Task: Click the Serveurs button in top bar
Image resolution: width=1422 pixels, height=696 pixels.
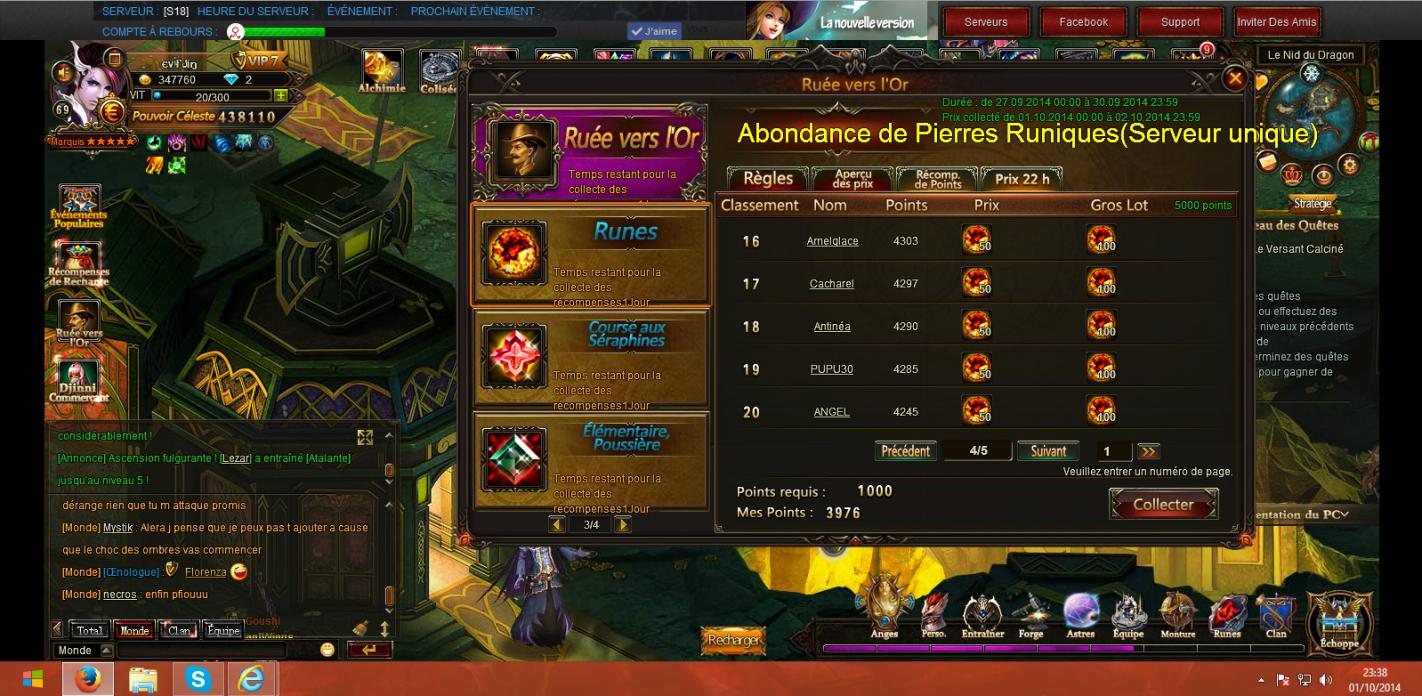Action: 986,22
